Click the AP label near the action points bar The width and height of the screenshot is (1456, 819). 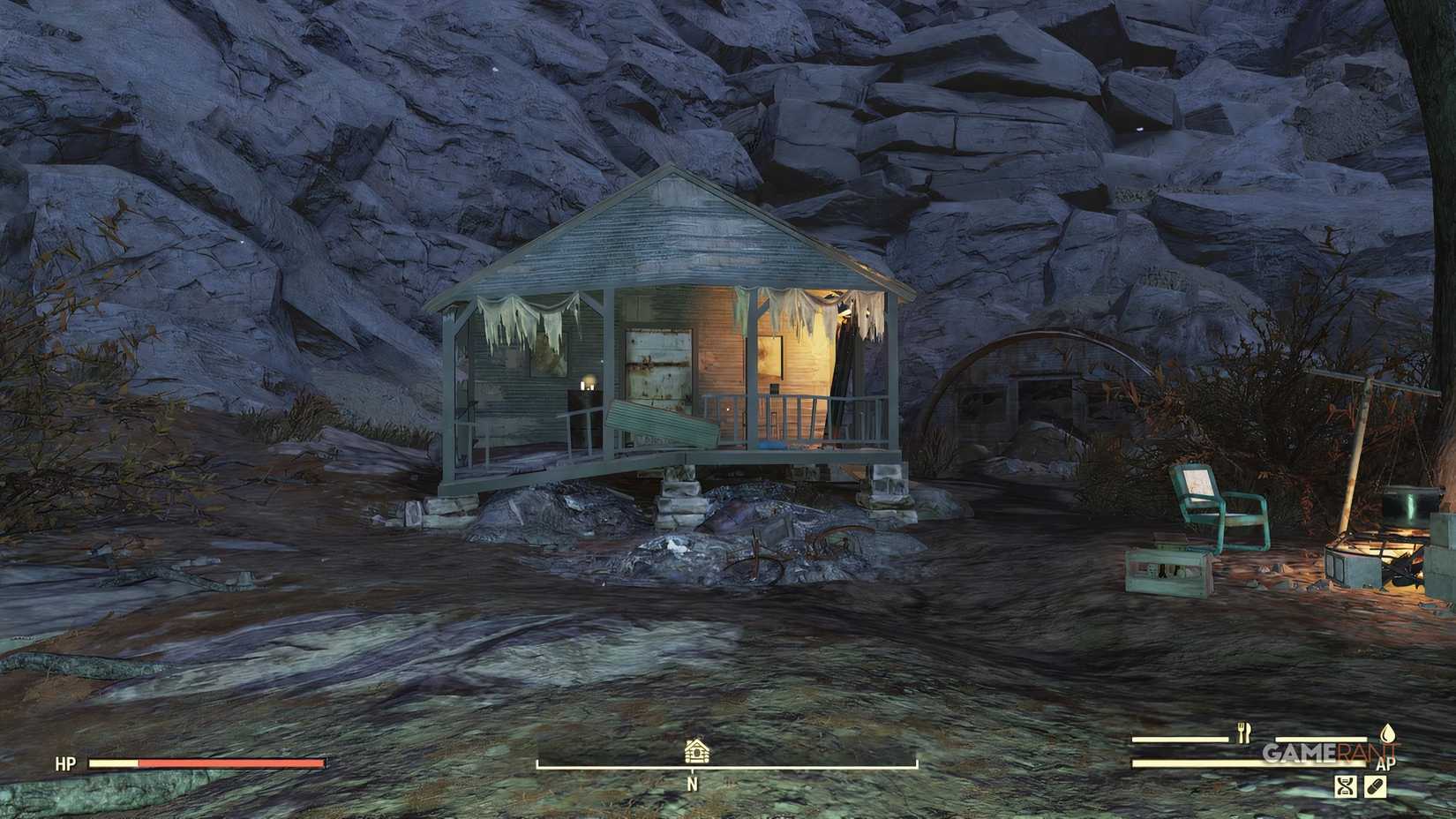(x=1386, y=764)
